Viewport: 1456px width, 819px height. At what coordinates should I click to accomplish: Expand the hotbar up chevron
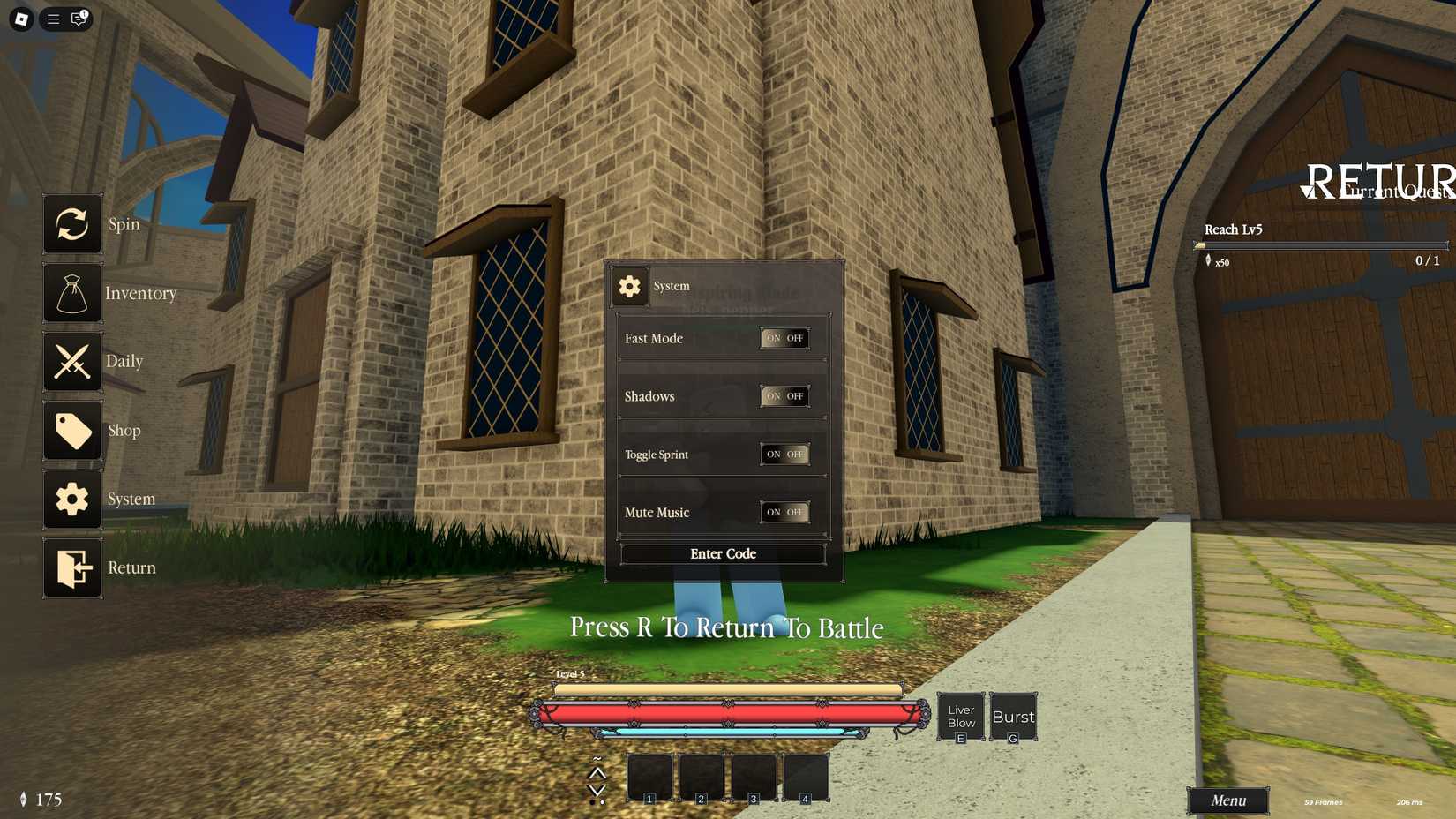click(x=597, y=775)
